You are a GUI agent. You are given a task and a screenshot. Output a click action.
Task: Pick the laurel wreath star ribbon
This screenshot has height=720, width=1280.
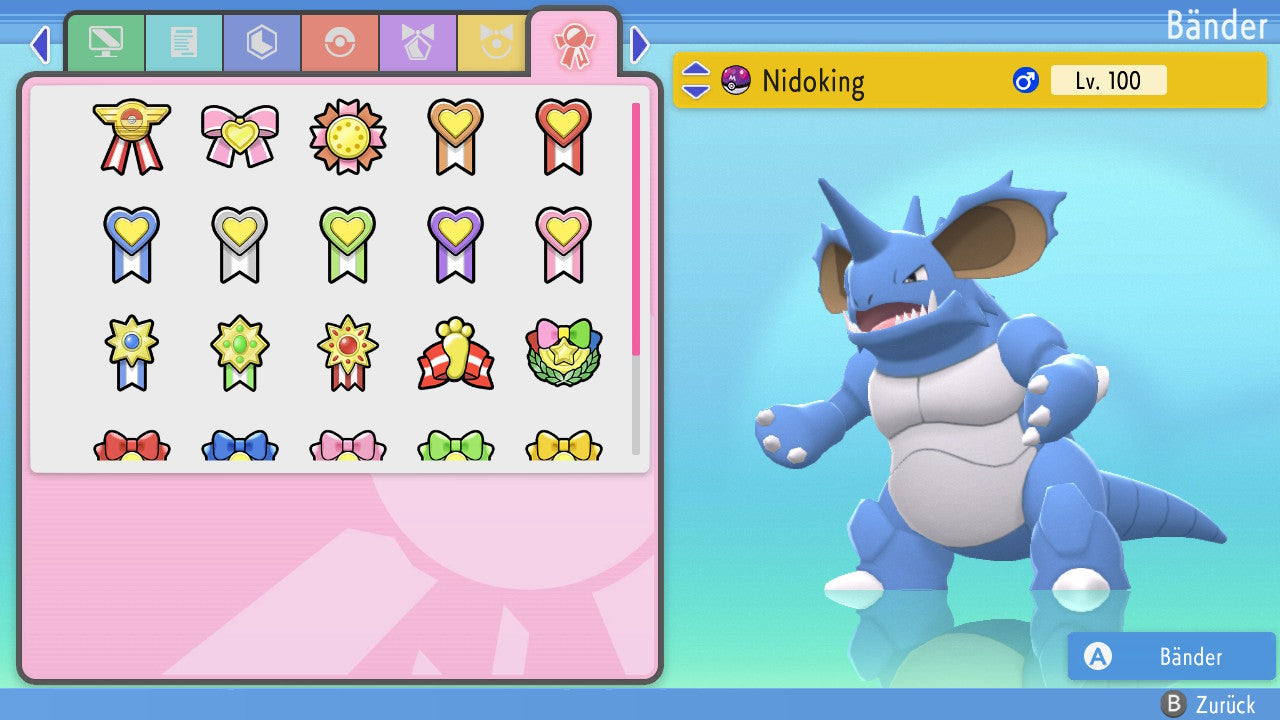(563, 354)
